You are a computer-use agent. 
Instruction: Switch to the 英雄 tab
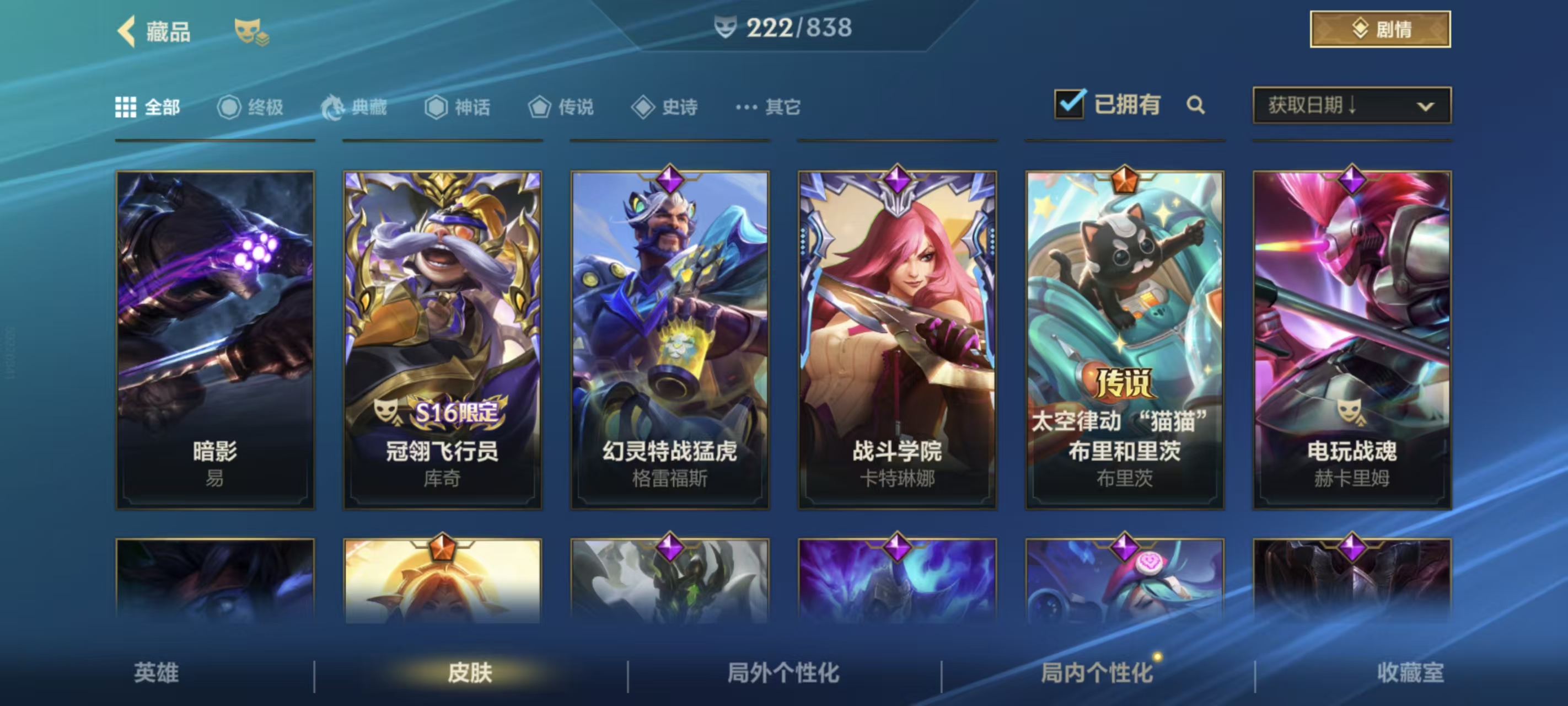click(157, 672)
